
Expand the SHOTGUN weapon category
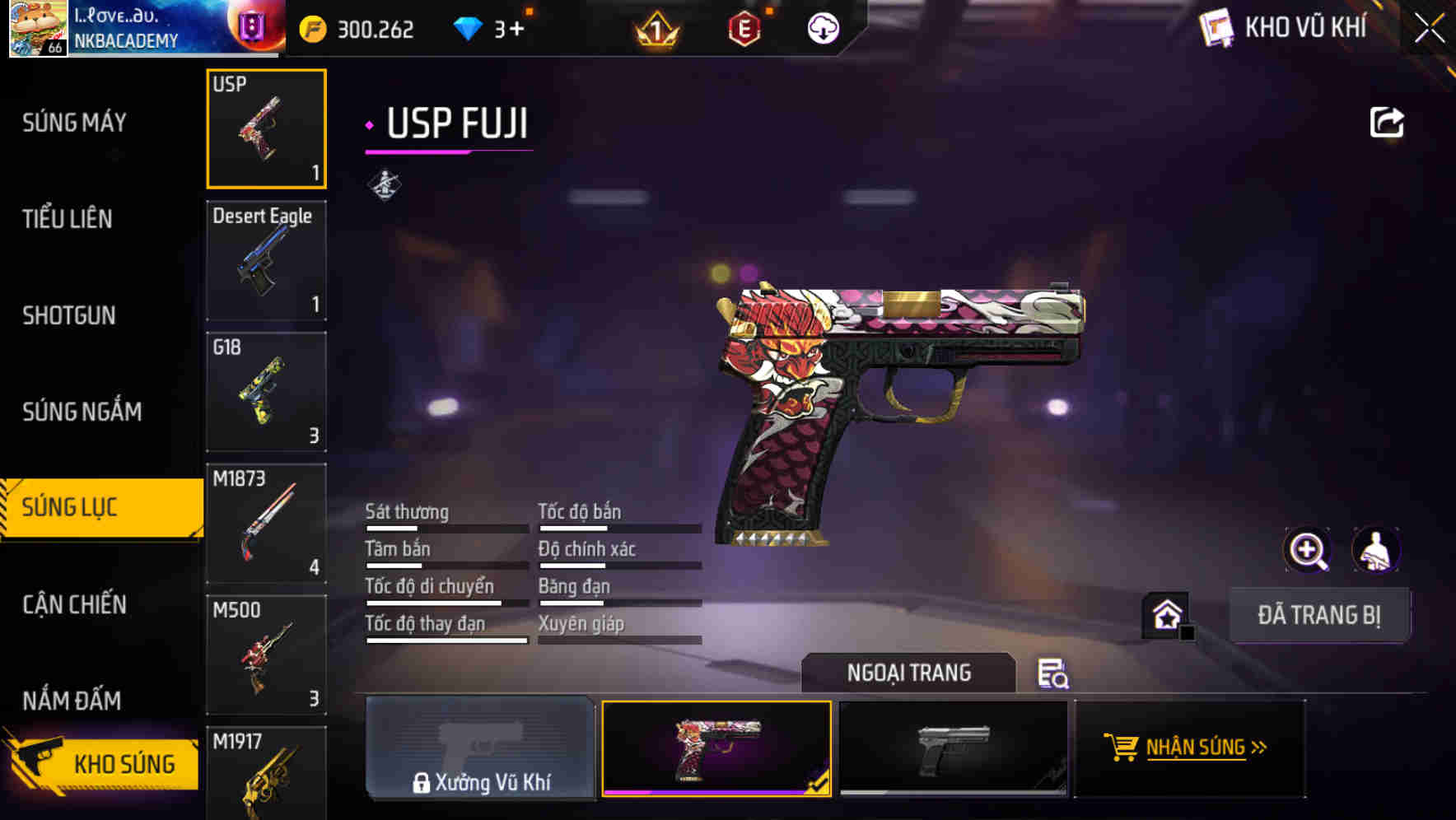(69, 315)
